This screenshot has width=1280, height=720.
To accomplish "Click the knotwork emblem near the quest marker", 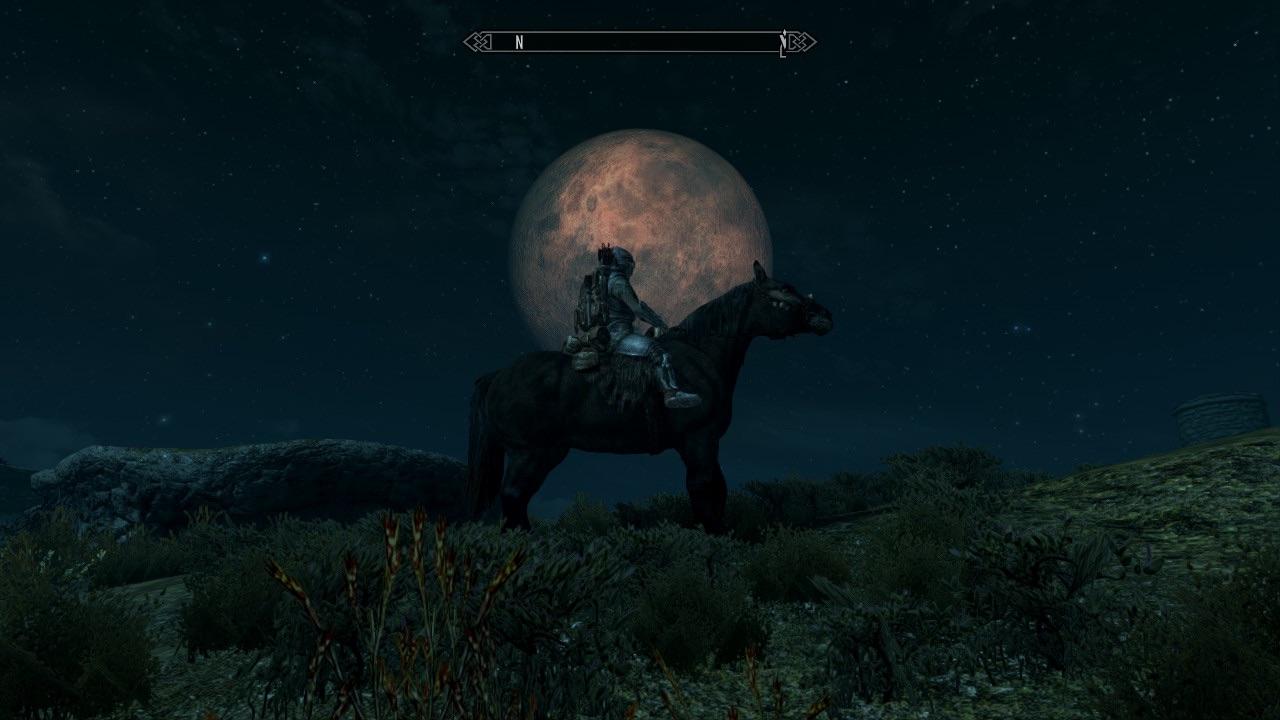I will pos(800,42).
